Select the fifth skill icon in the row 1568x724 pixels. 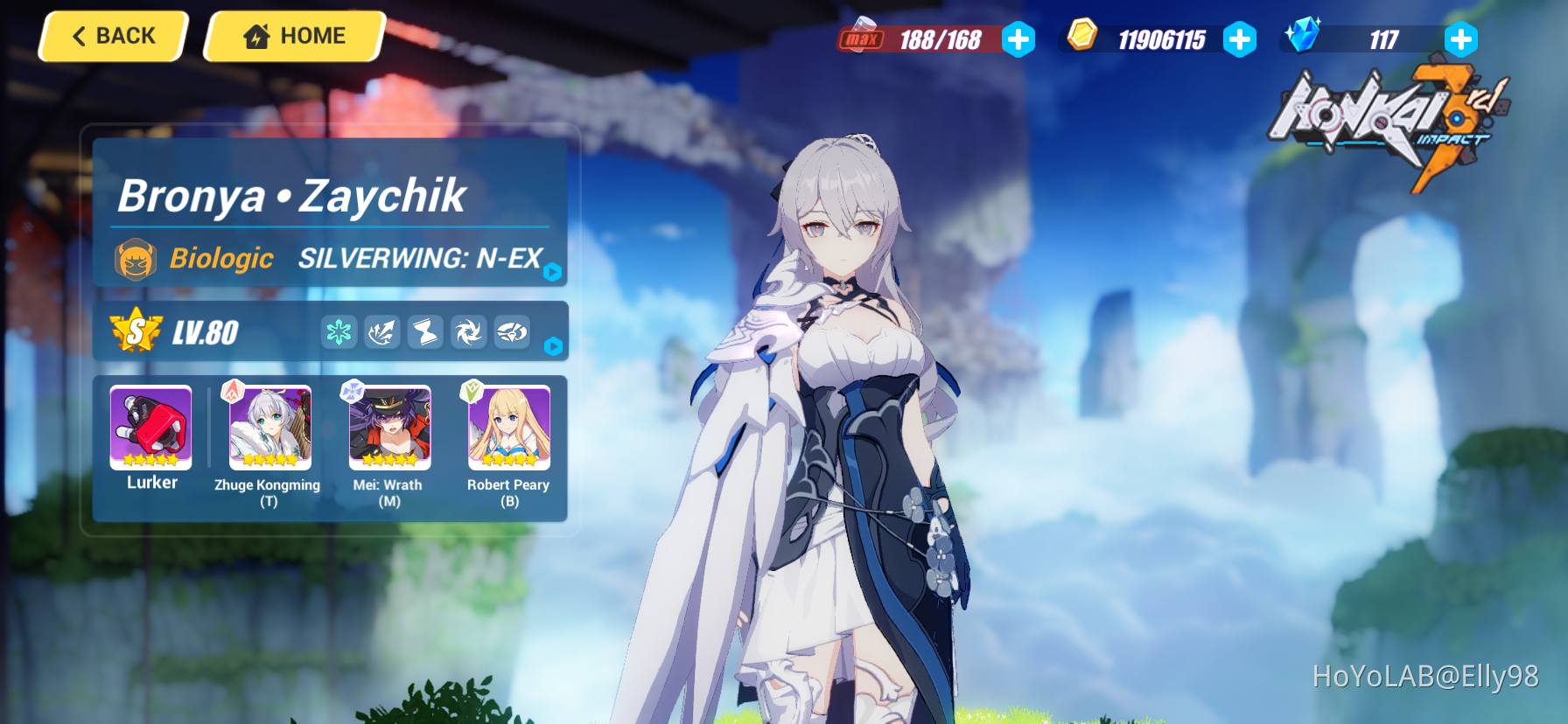tap(511, 332)
